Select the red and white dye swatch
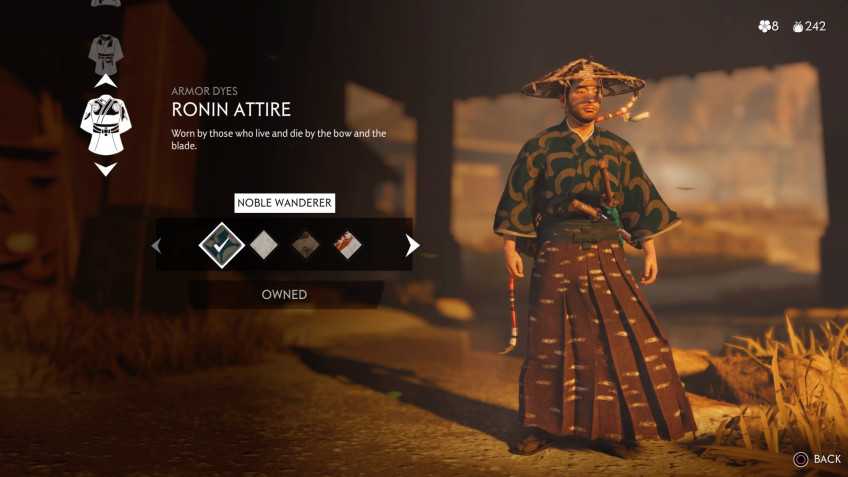Screen dimensions: 848x477 pyautogui.click(x=347, y=245)
